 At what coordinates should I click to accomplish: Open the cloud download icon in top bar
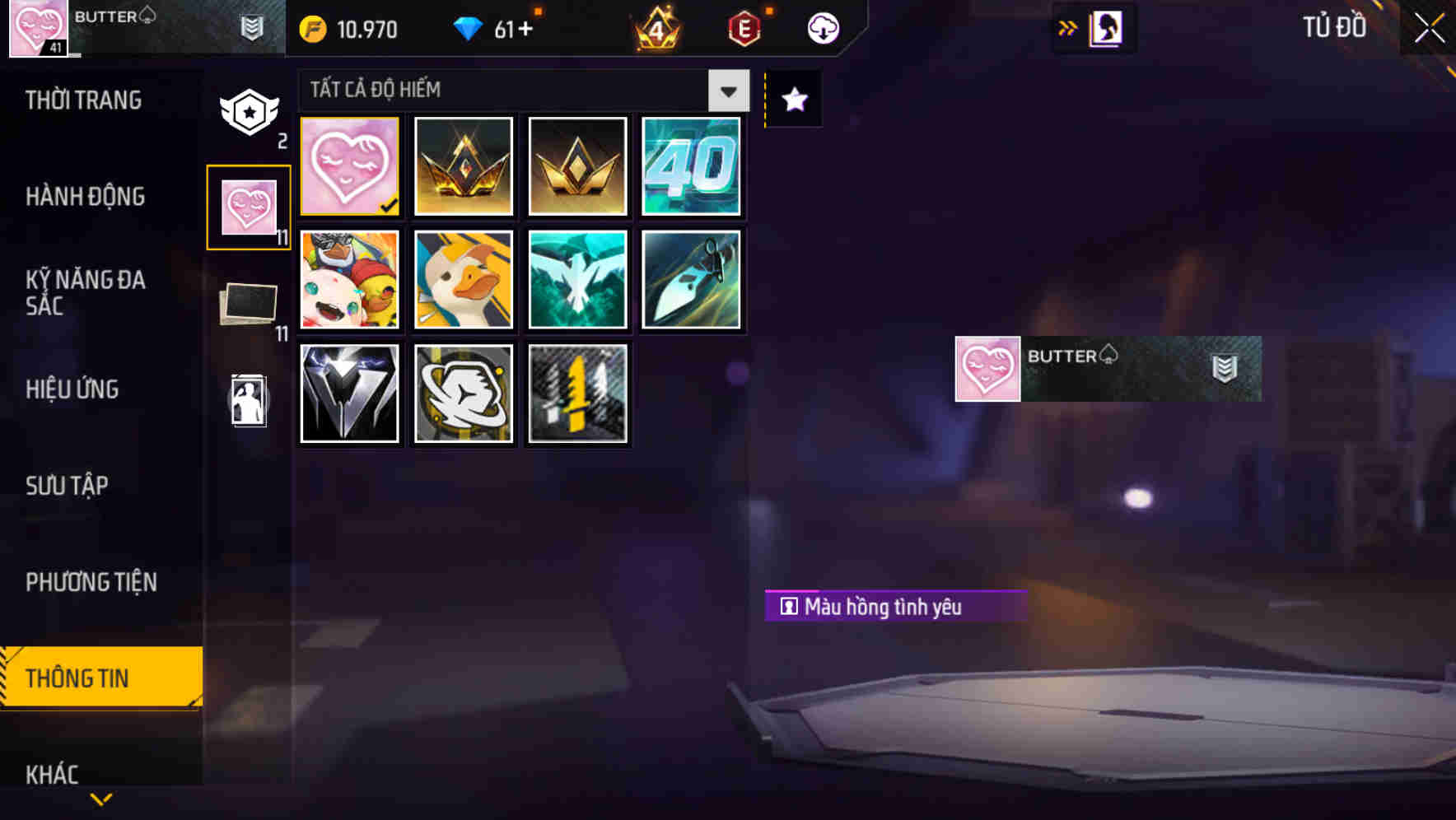[822, 27]
